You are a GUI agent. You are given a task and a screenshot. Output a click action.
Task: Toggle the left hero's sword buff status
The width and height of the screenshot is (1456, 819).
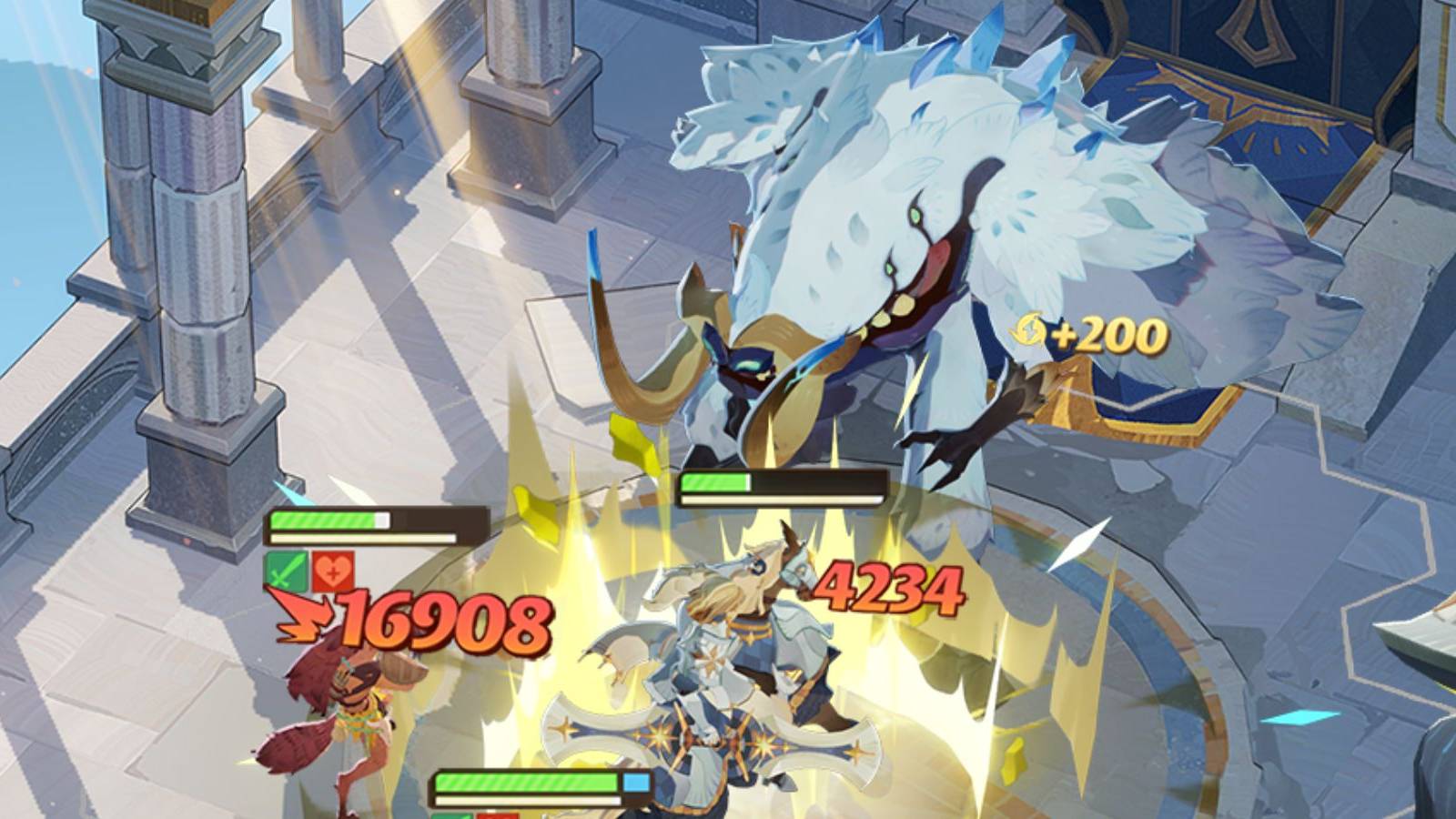click(288, 570)
